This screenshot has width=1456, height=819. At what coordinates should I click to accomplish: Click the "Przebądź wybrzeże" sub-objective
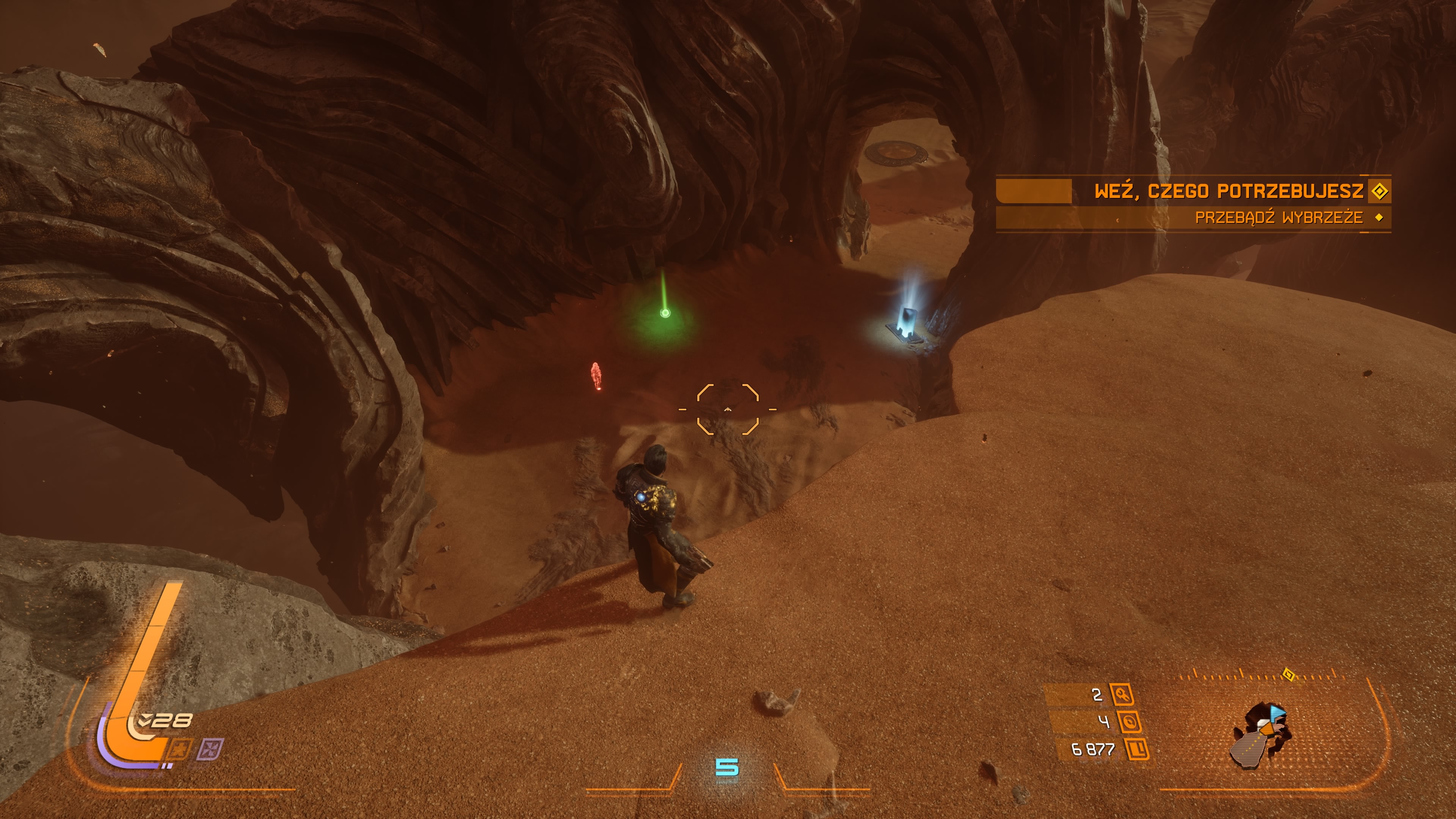1279,218
